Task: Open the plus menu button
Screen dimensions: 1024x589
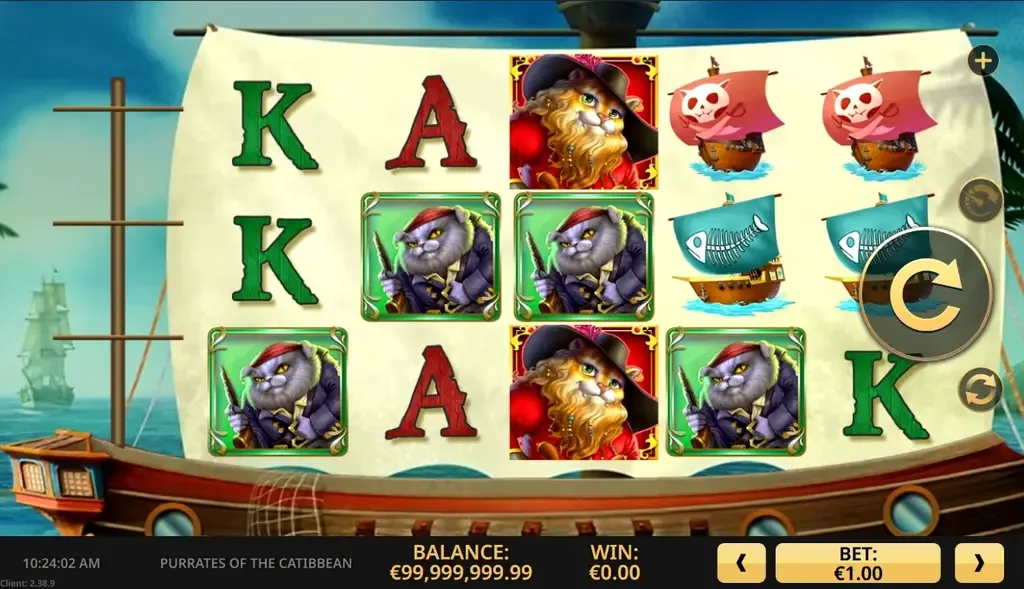Action: coord(983,61)
